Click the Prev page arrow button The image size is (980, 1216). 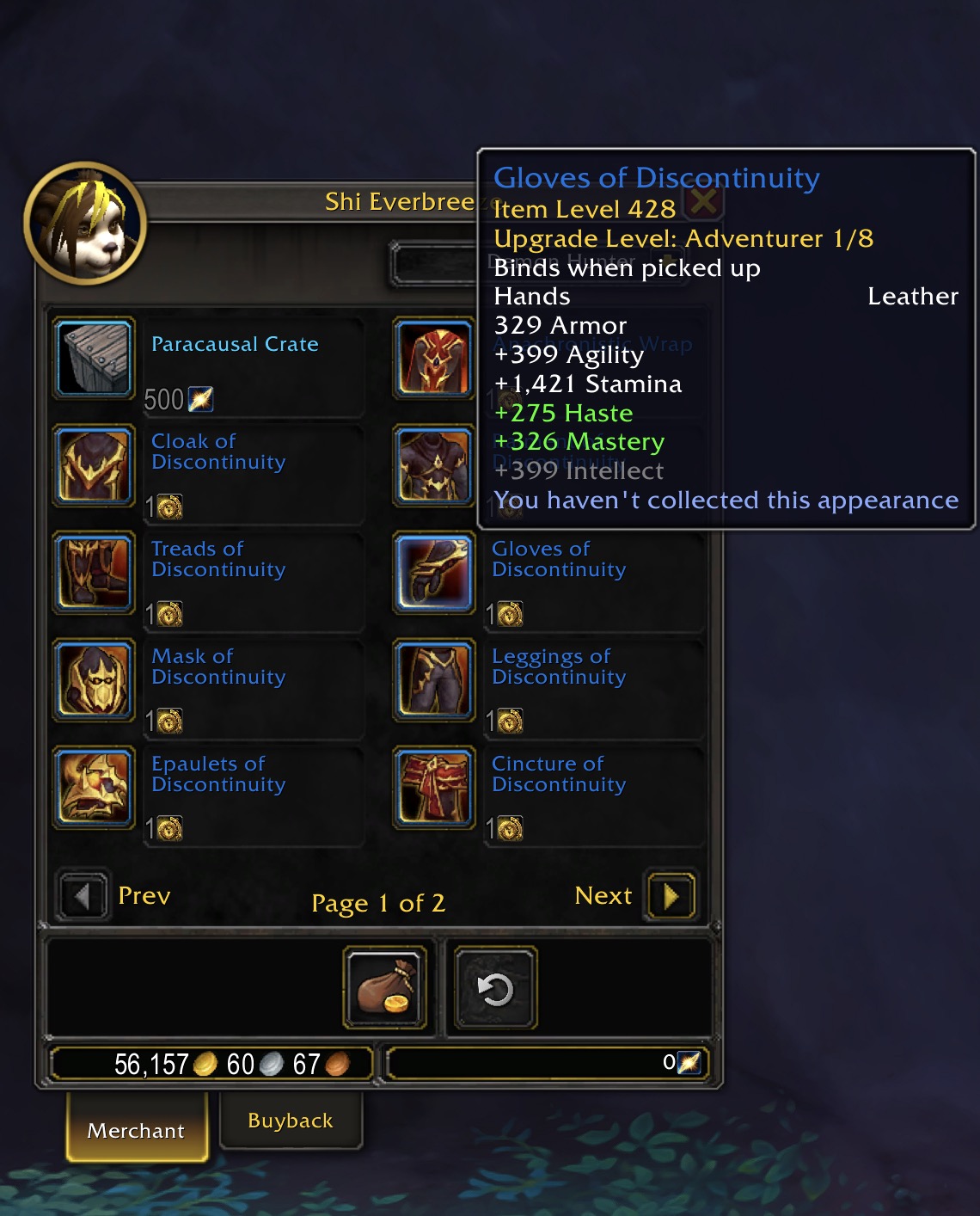coord(83,896)
